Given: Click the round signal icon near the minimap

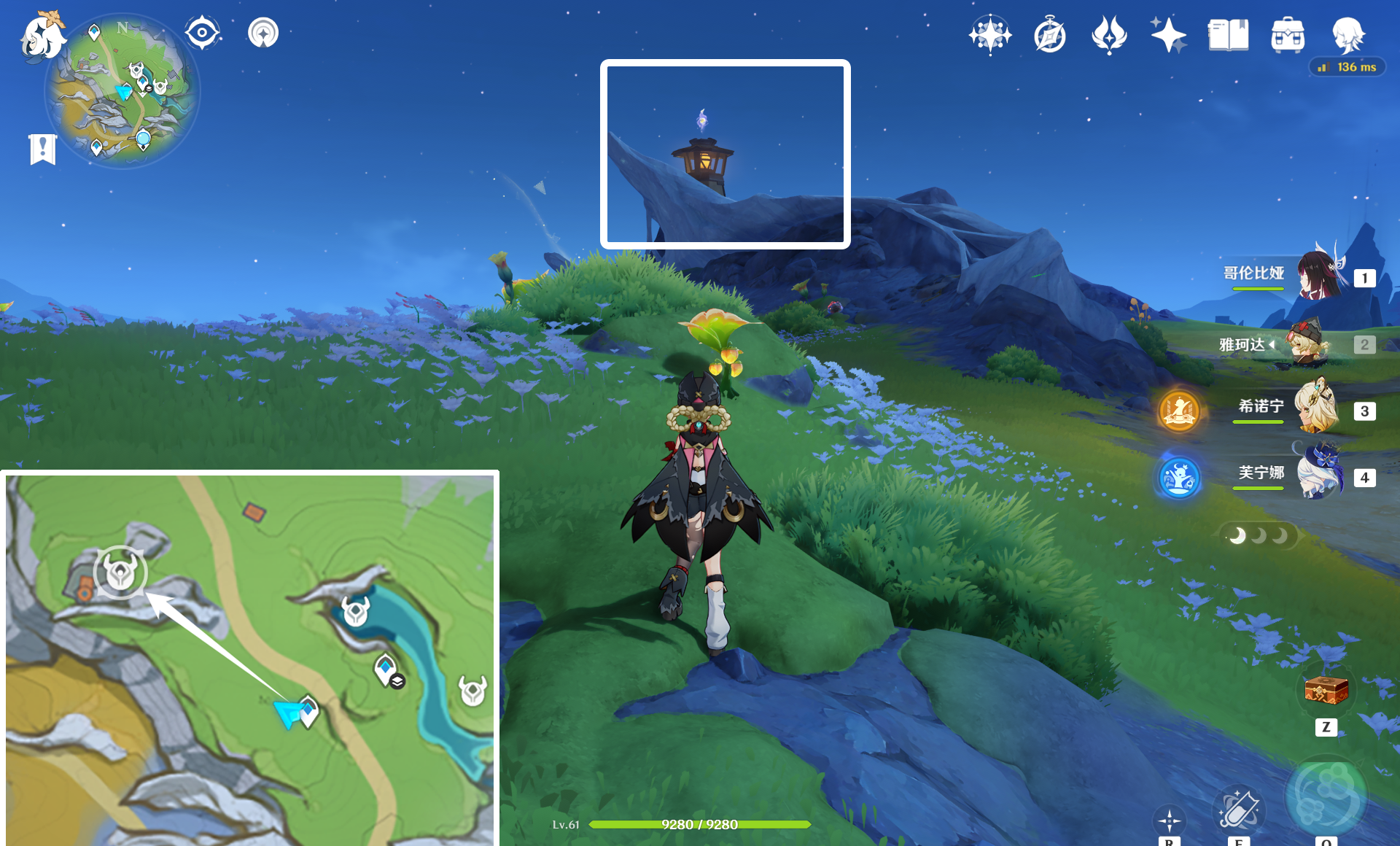Looking at the screenshot, I should click(262, 33).
